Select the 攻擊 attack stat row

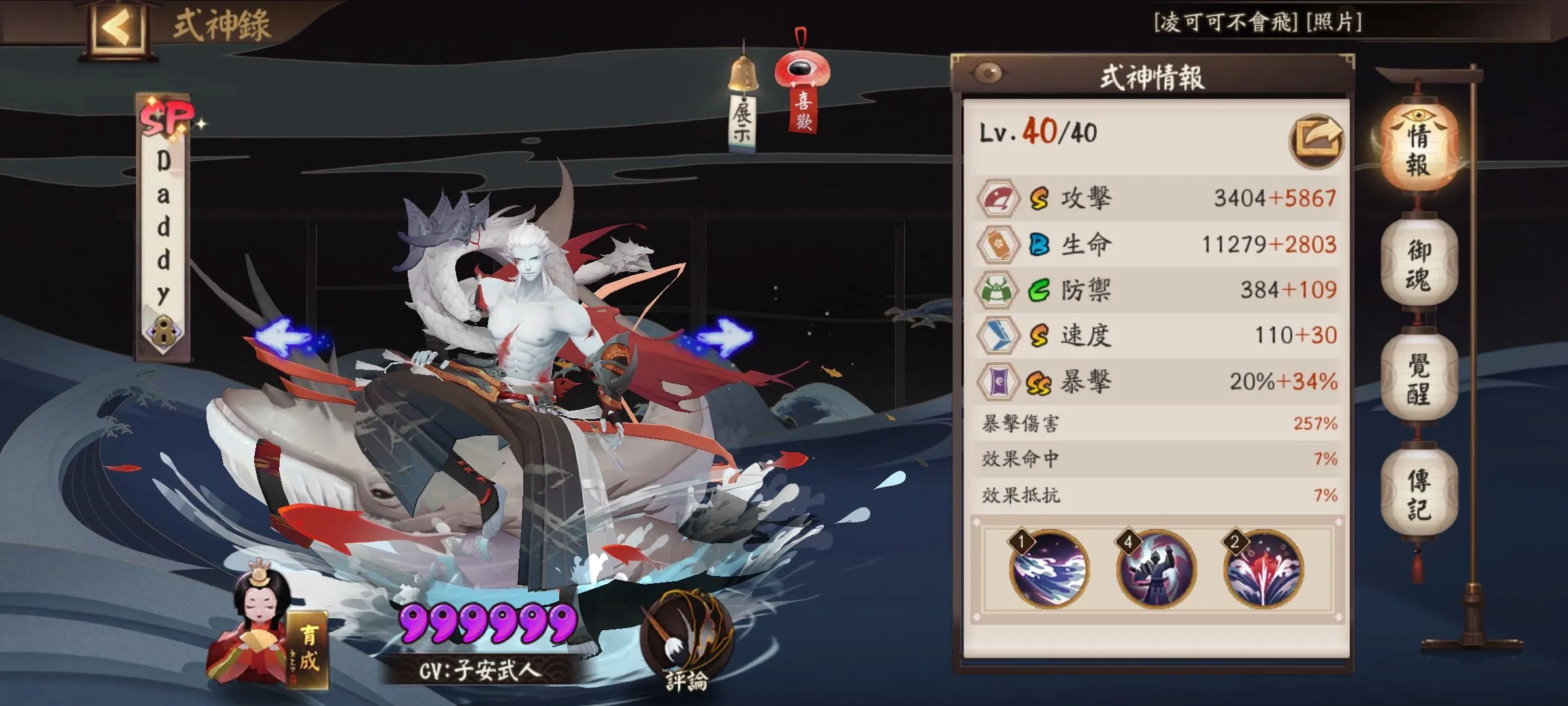(1156, 198)
